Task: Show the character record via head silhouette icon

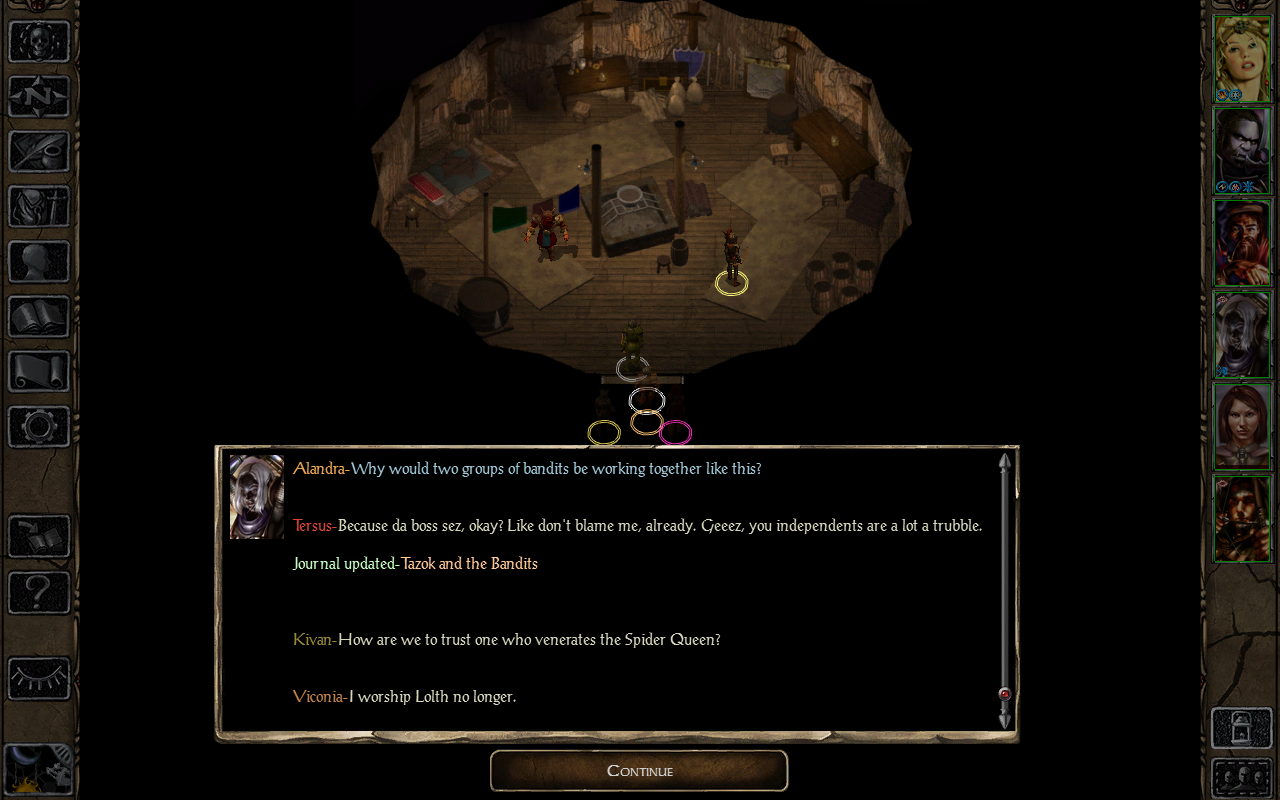Action: click(39, 262)
